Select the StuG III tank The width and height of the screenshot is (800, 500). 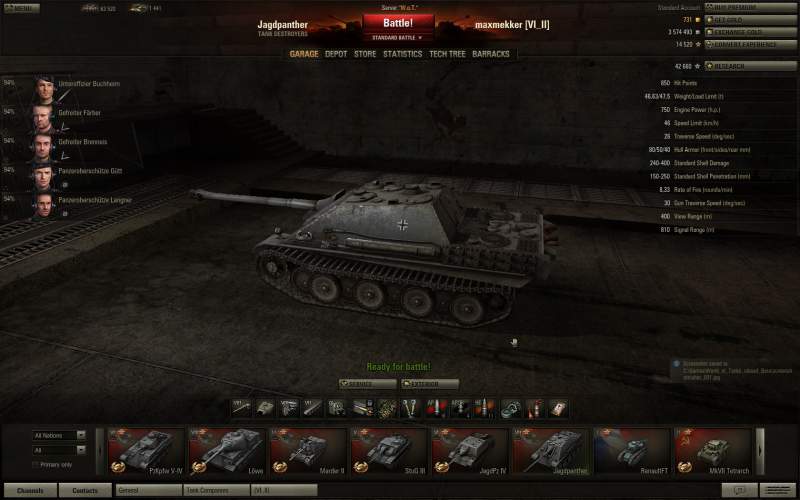pos(389,450)
